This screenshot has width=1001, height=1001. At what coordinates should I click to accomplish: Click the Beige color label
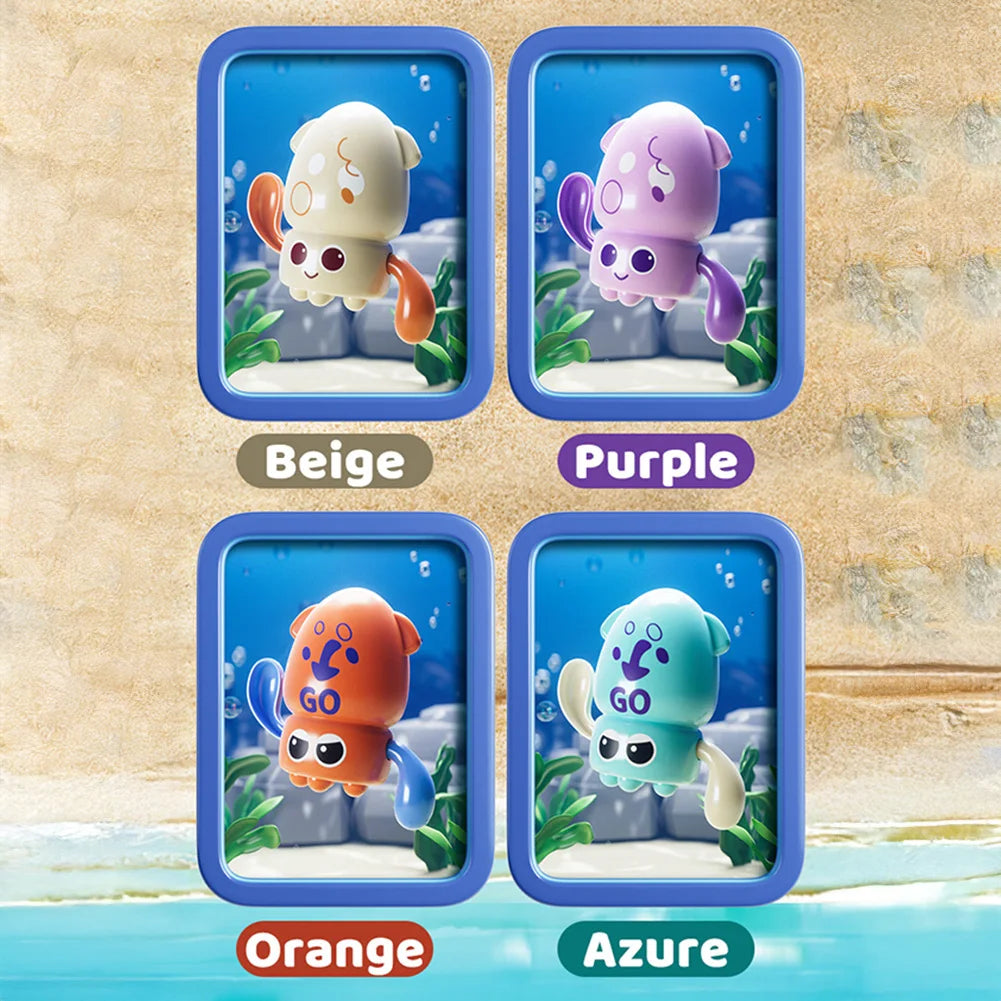335,462
